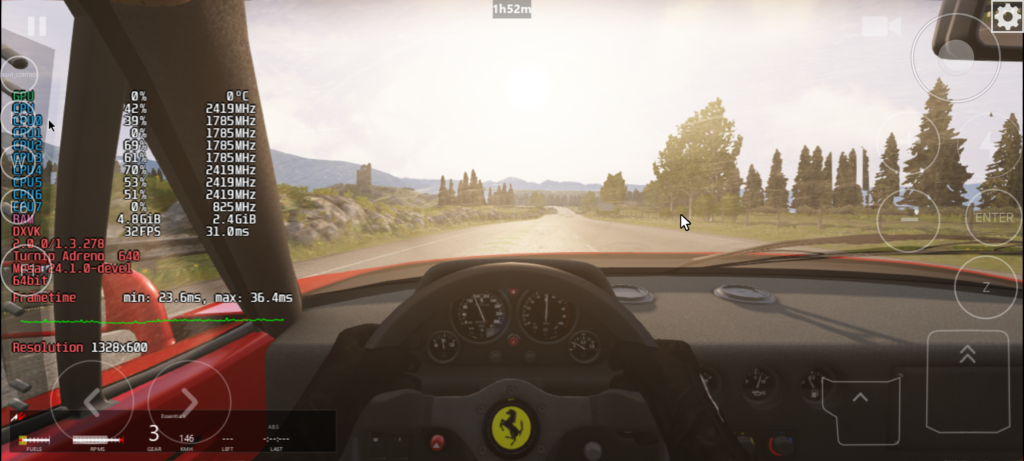Tap the ENTER touch button
Screen dimensions: 1024x461
(x=993, y=218)
